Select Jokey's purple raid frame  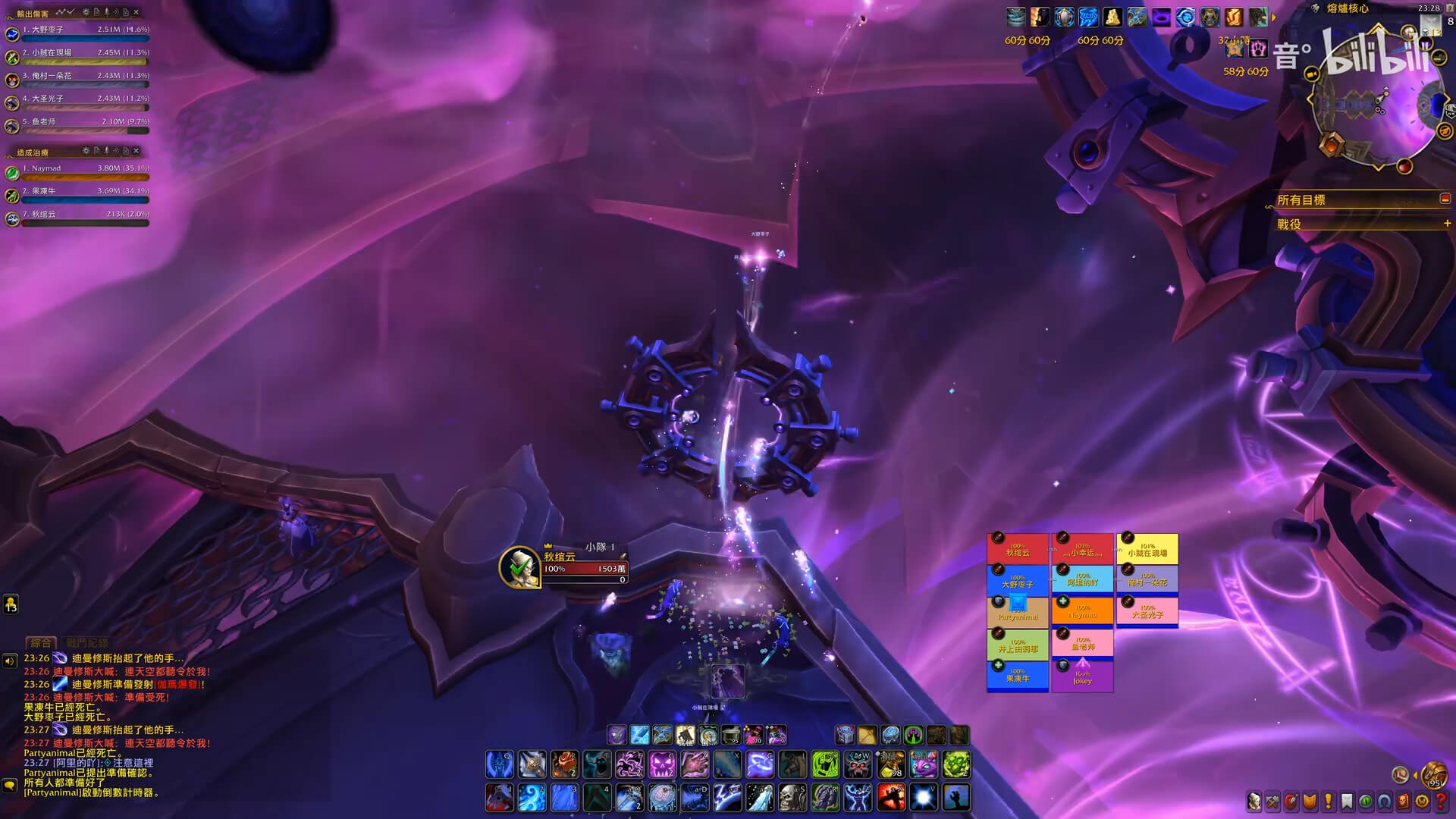coord(1082,676)
